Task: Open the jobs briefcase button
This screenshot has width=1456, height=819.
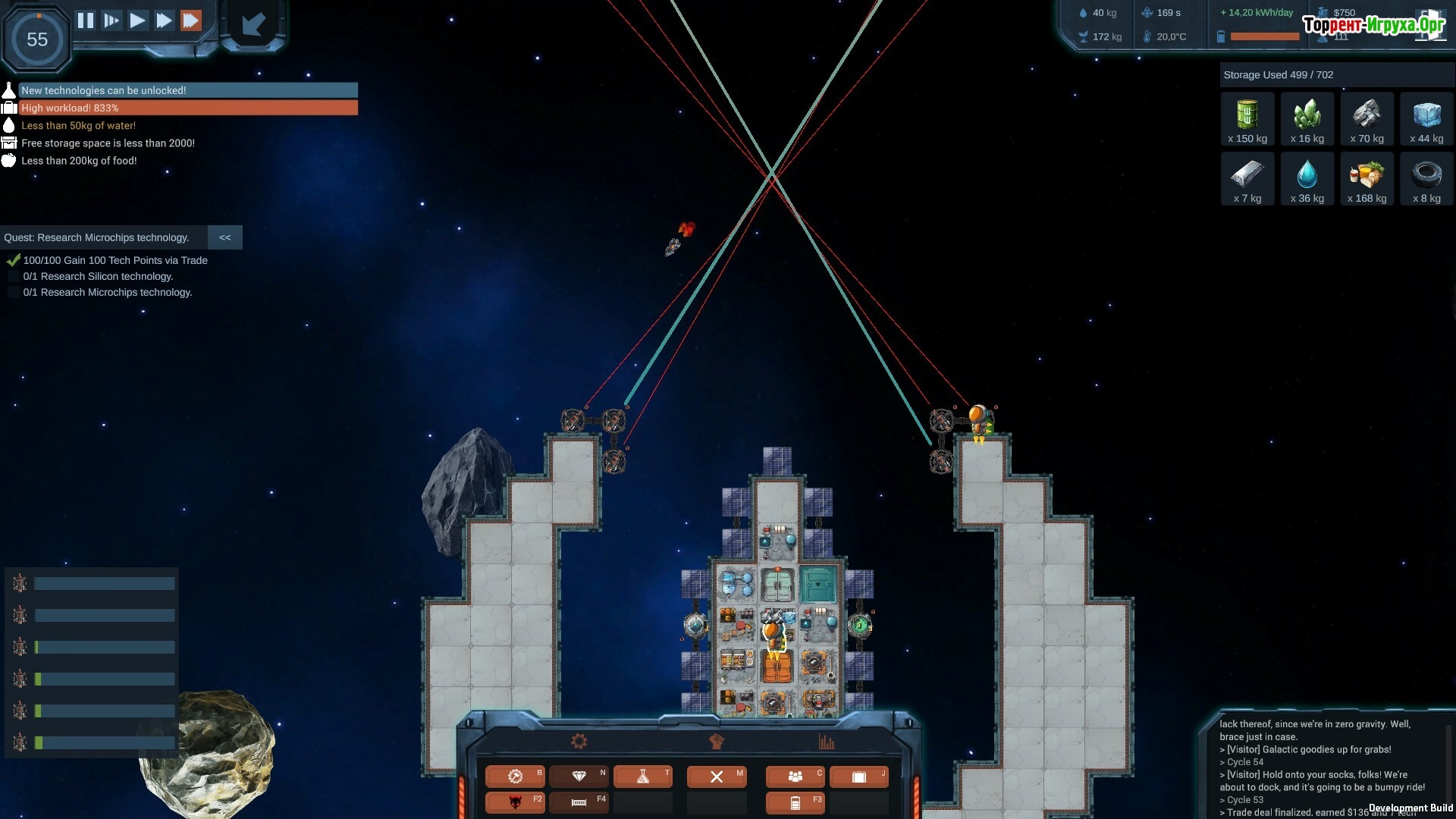Action: pyautogui.click(x=858, y=776)
